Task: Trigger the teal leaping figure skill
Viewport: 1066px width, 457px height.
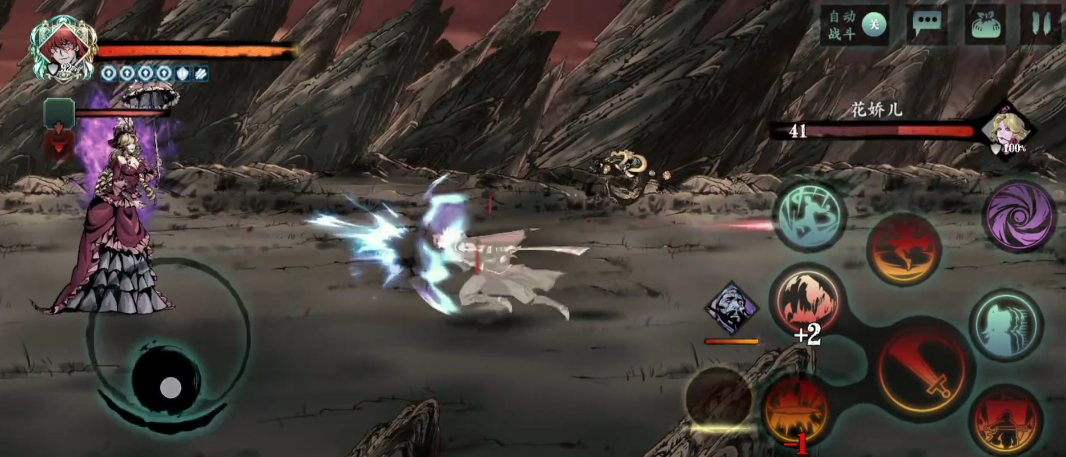Action: [x=808, y=214]
